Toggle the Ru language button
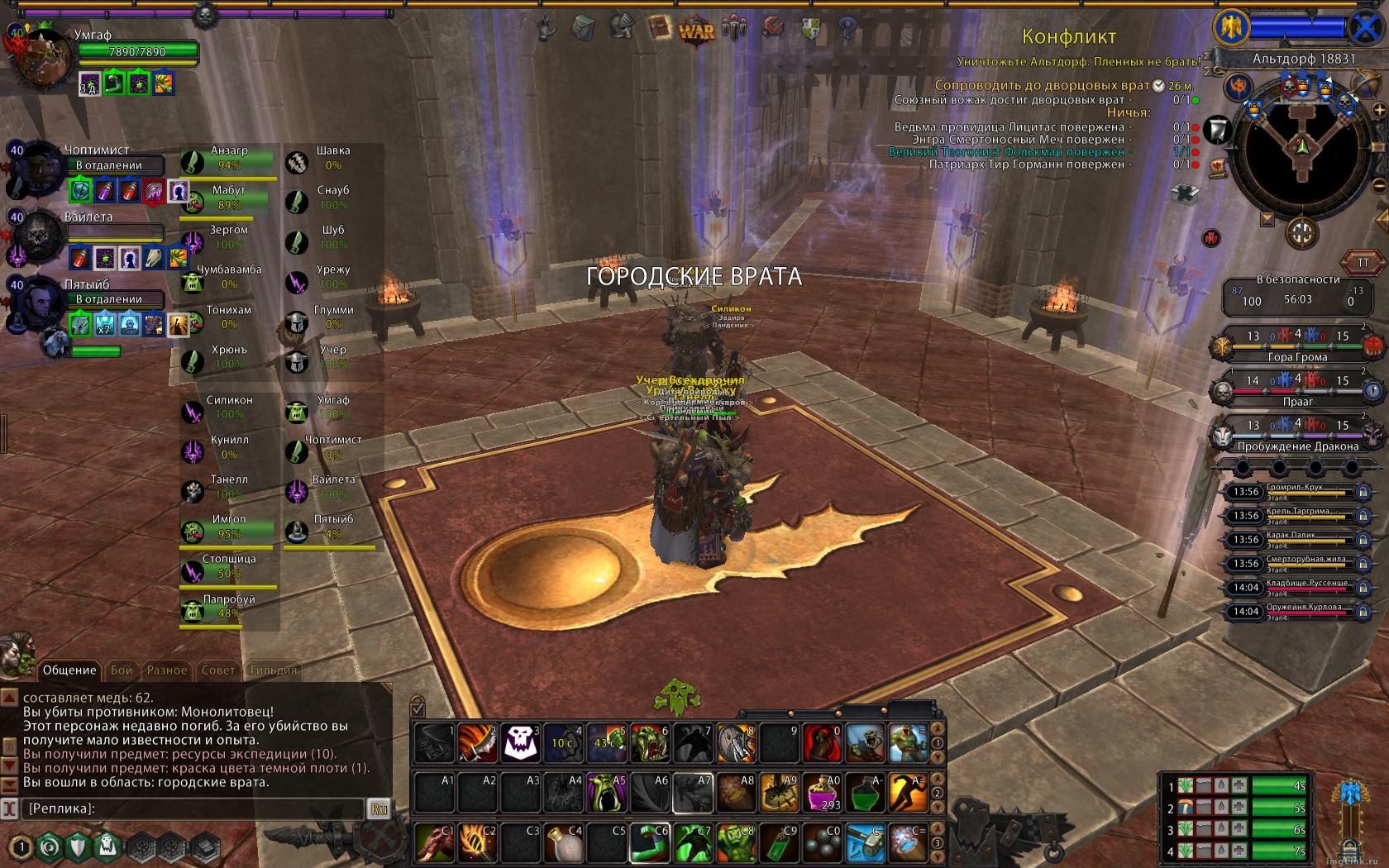Viewport: 1389px width, 868px height. pos(379,809)
